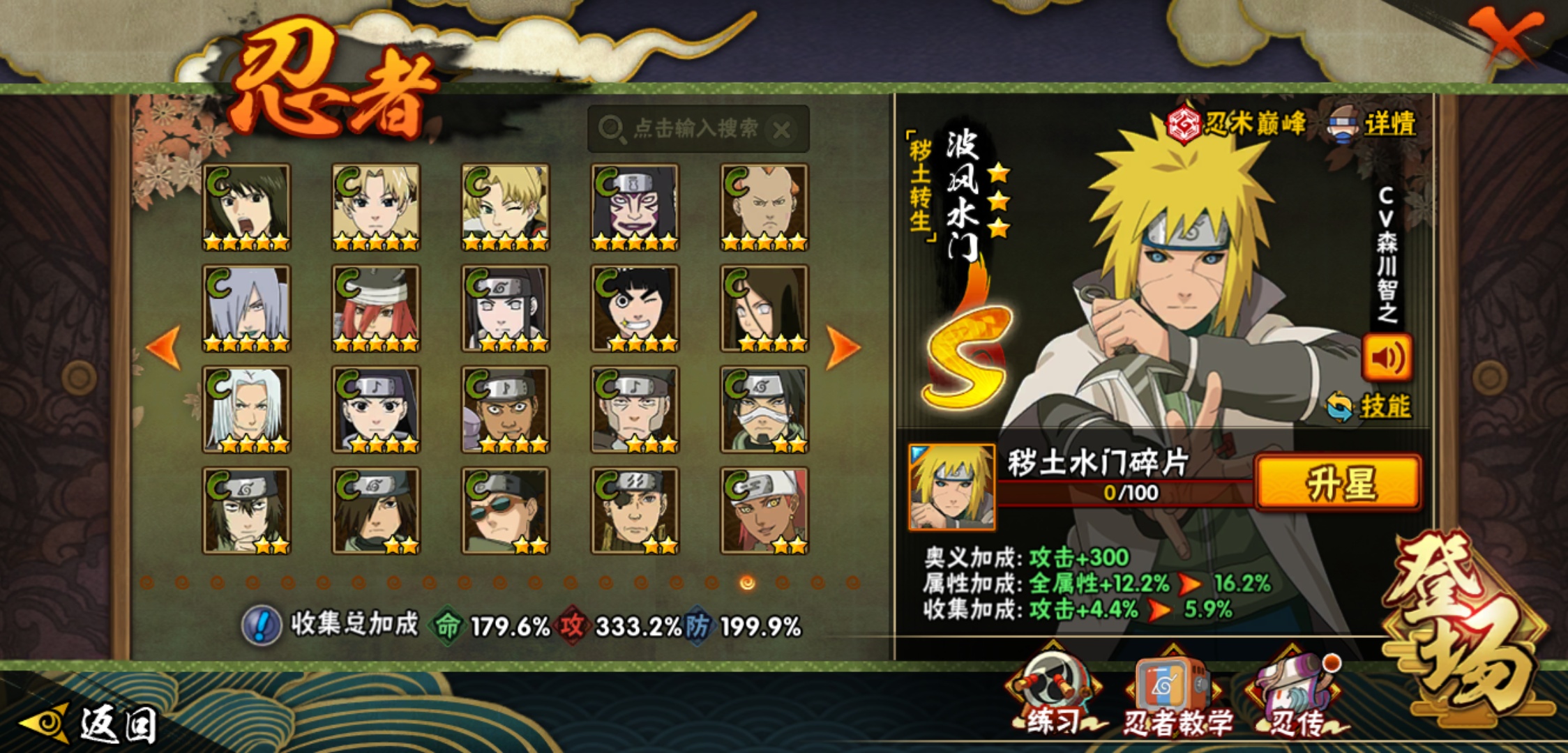
Task: Play the character voice with the speaker button
Action: (1387, 358)
